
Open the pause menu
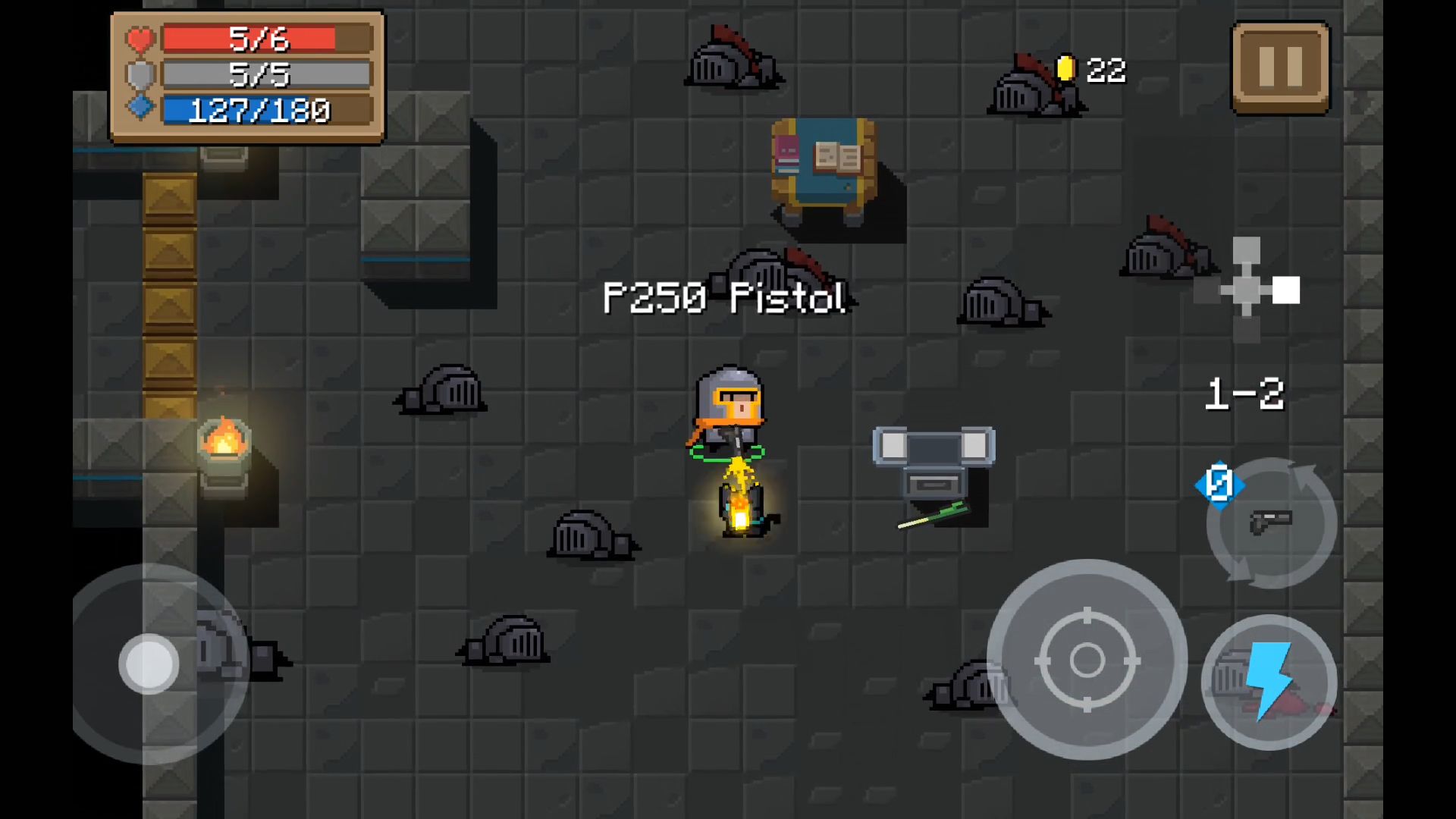1280,66
